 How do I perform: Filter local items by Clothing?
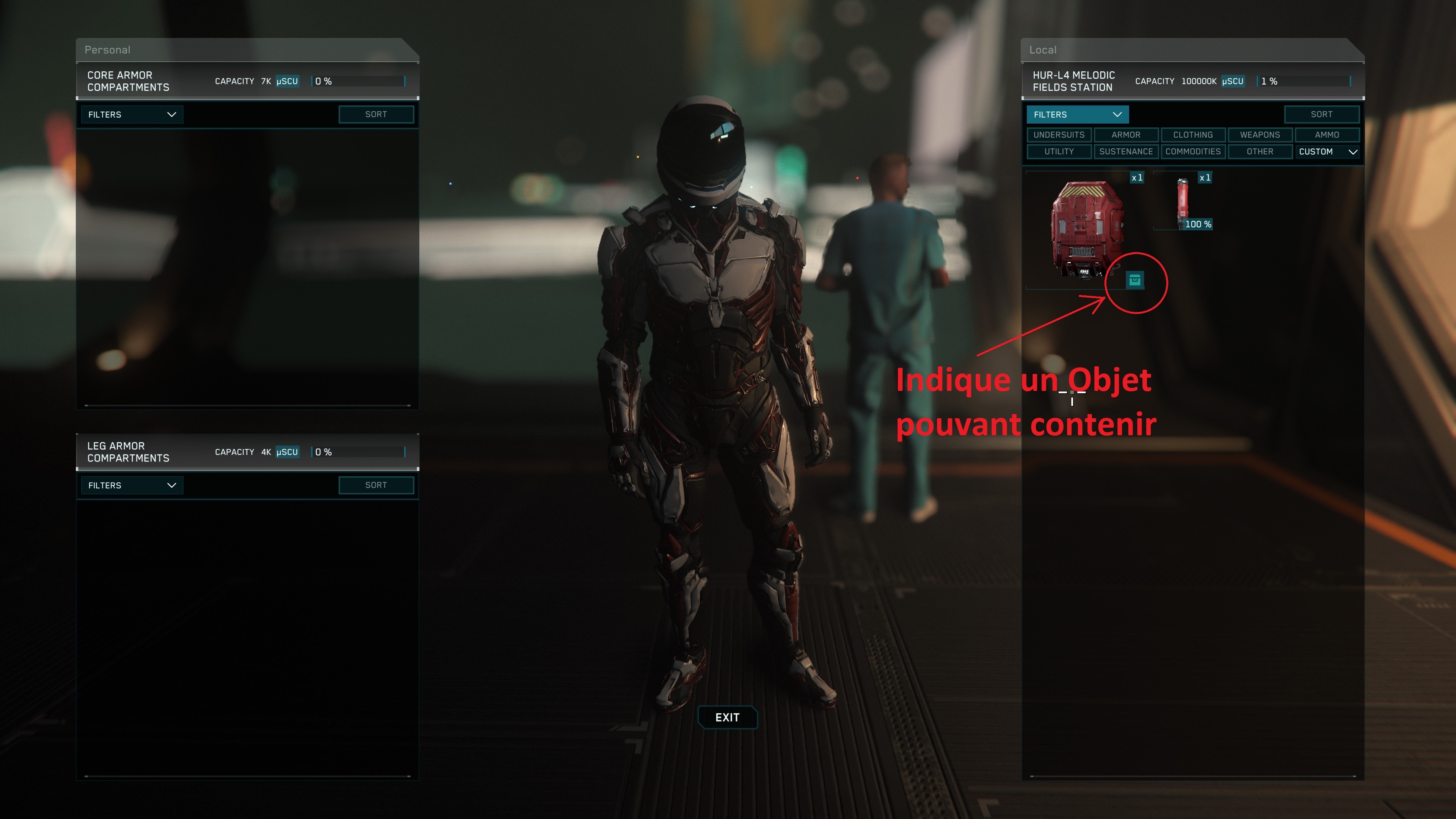[1192, 135]
